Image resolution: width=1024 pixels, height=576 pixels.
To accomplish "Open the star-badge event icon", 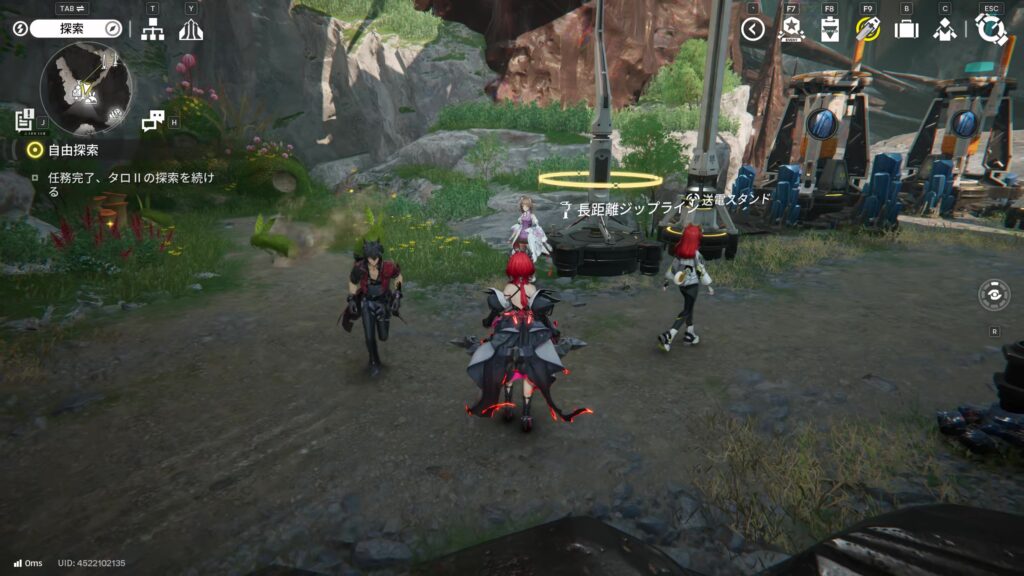I will (791, 29).
